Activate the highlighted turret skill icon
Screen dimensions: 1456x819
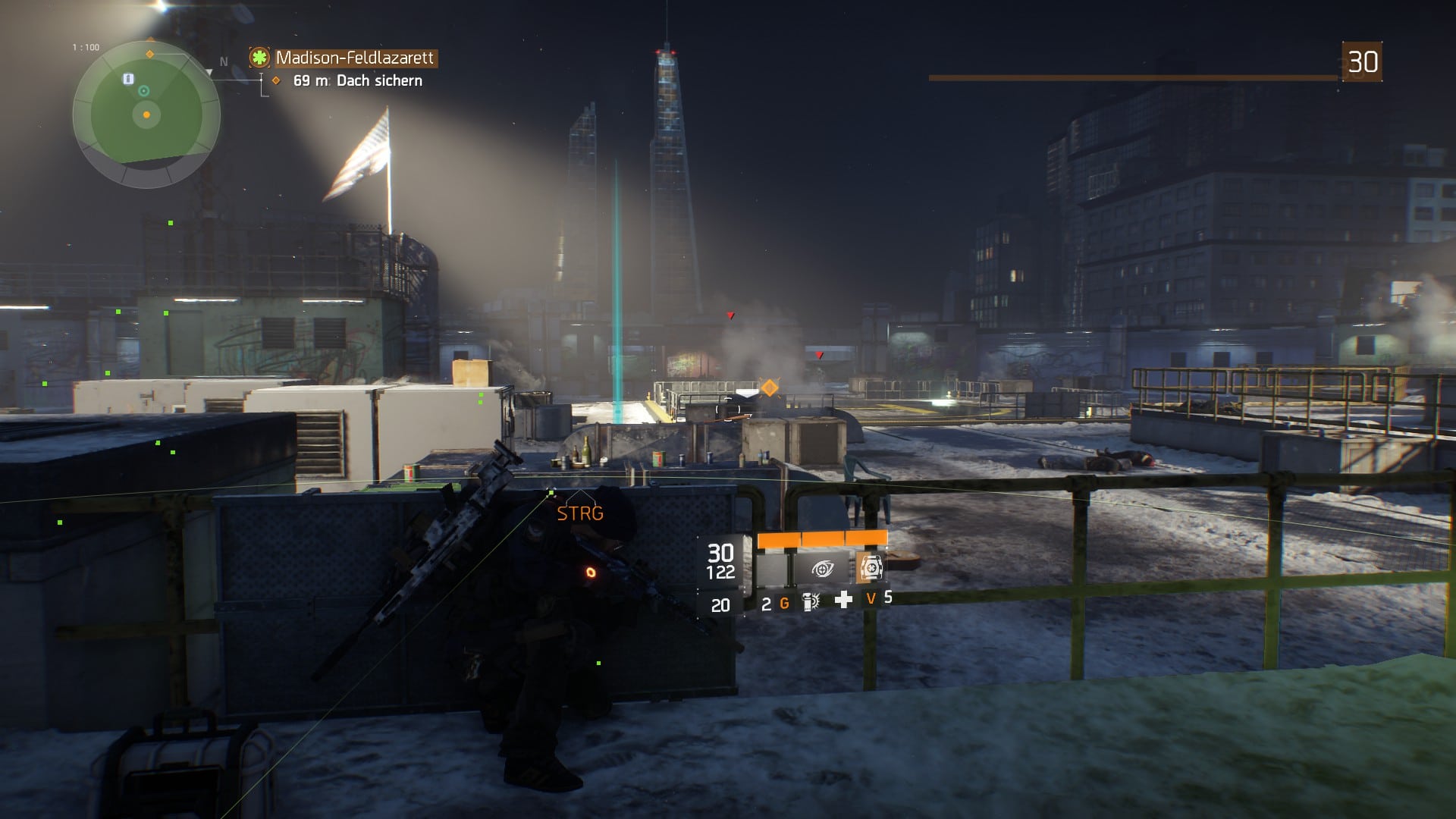pyautogui.click(x=871, y=568)
